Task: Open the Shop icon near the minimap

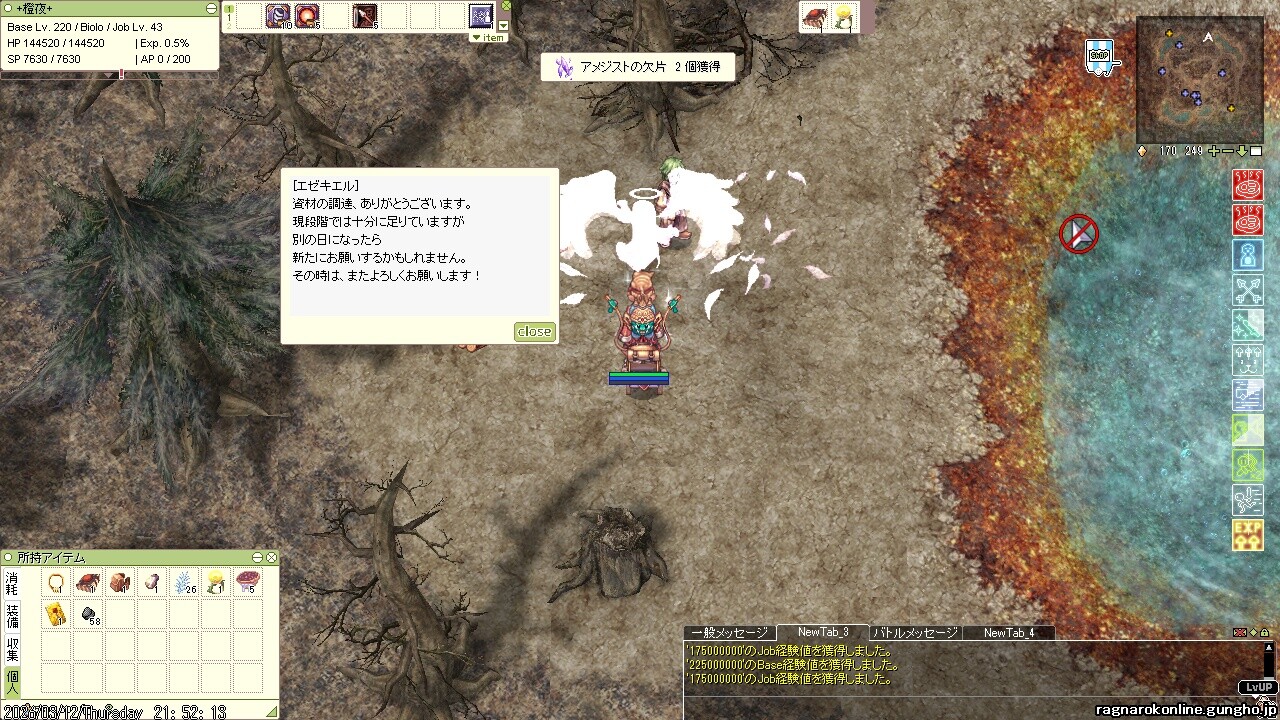Action: click(x=1099, y=56)
